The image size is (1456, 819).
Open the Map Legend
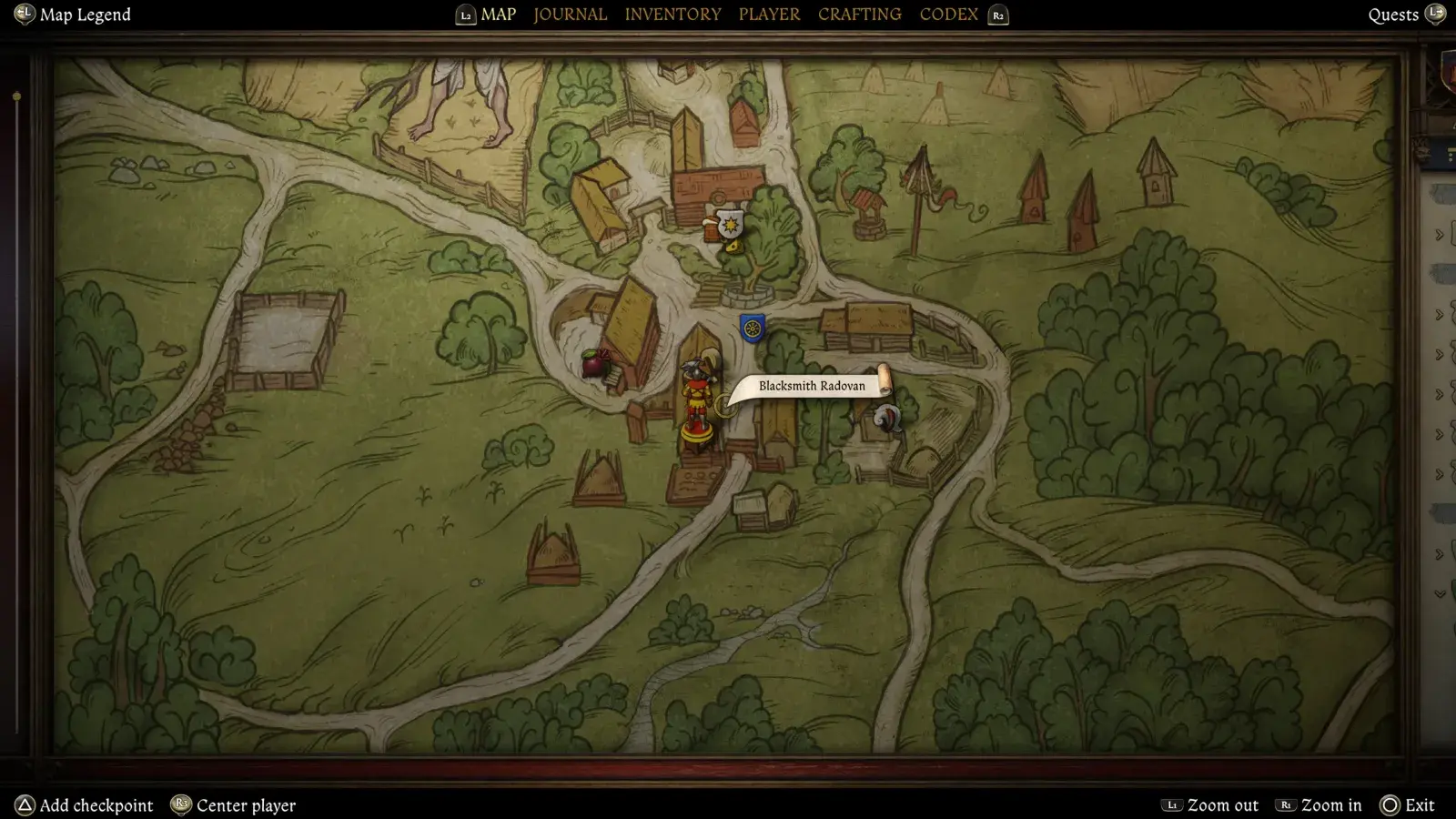[x=85, y=15]
